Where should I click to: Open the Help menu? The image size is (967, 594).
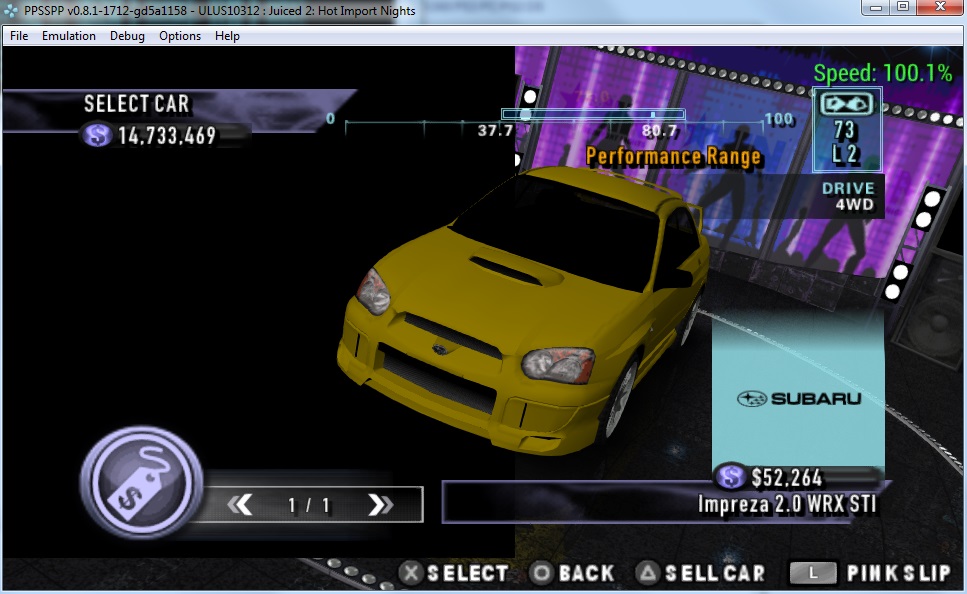(227, 36)
